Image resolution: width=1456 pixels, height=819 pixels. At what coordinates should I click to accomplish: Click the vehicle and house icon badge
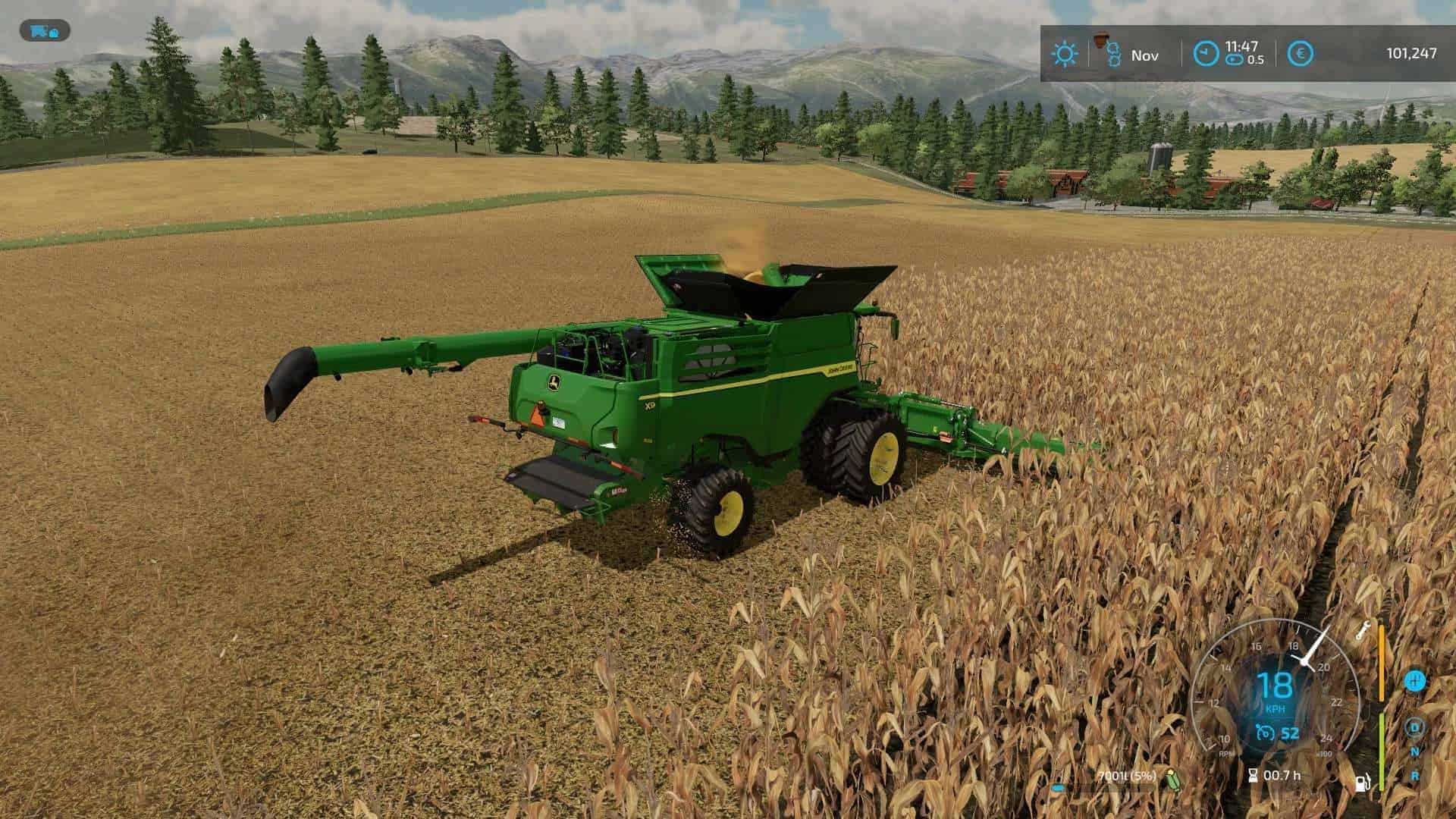click(x=45, y=31)
